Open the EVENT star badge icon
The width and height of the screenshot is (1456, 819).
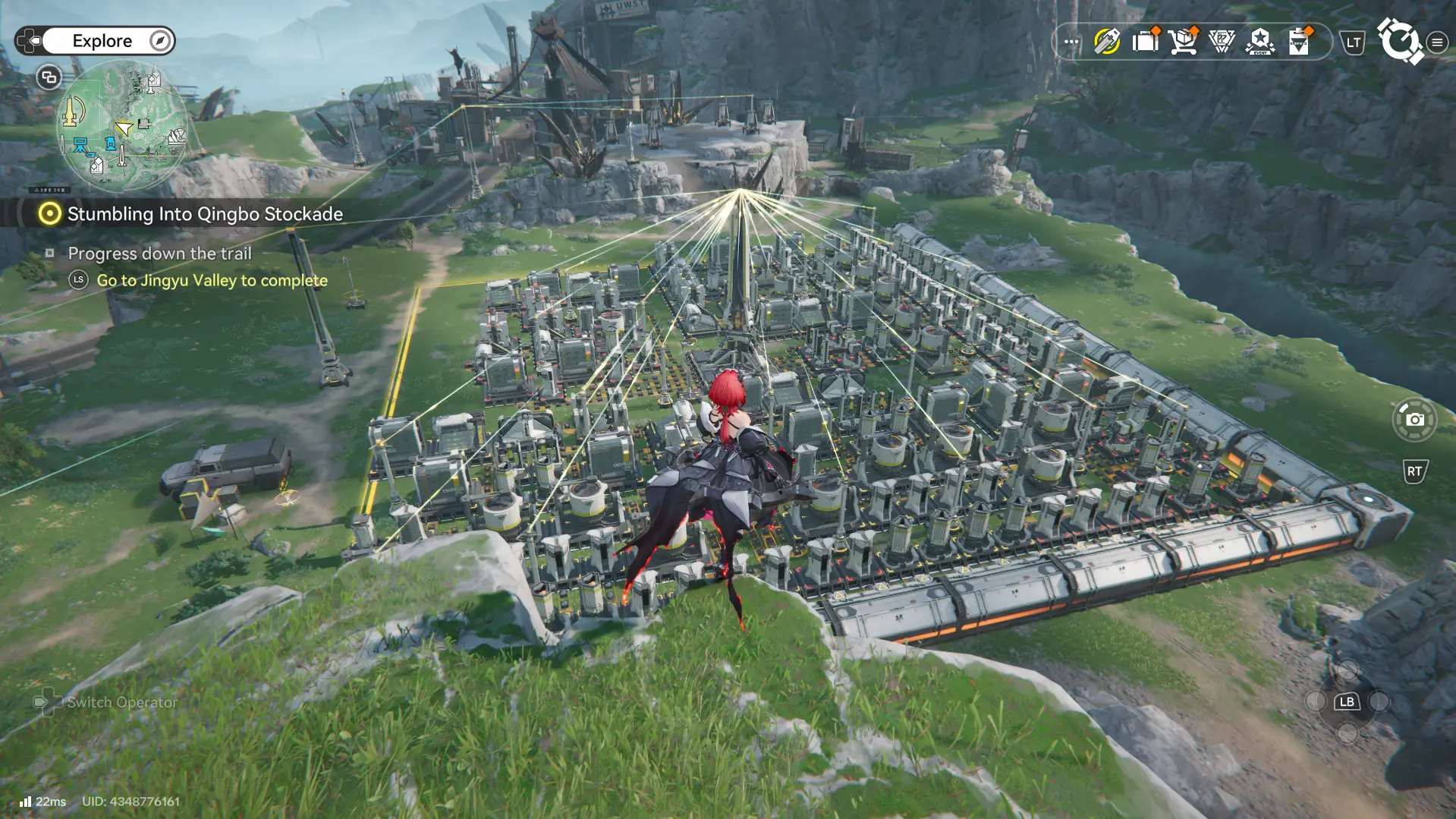[x=1260, y=42]
